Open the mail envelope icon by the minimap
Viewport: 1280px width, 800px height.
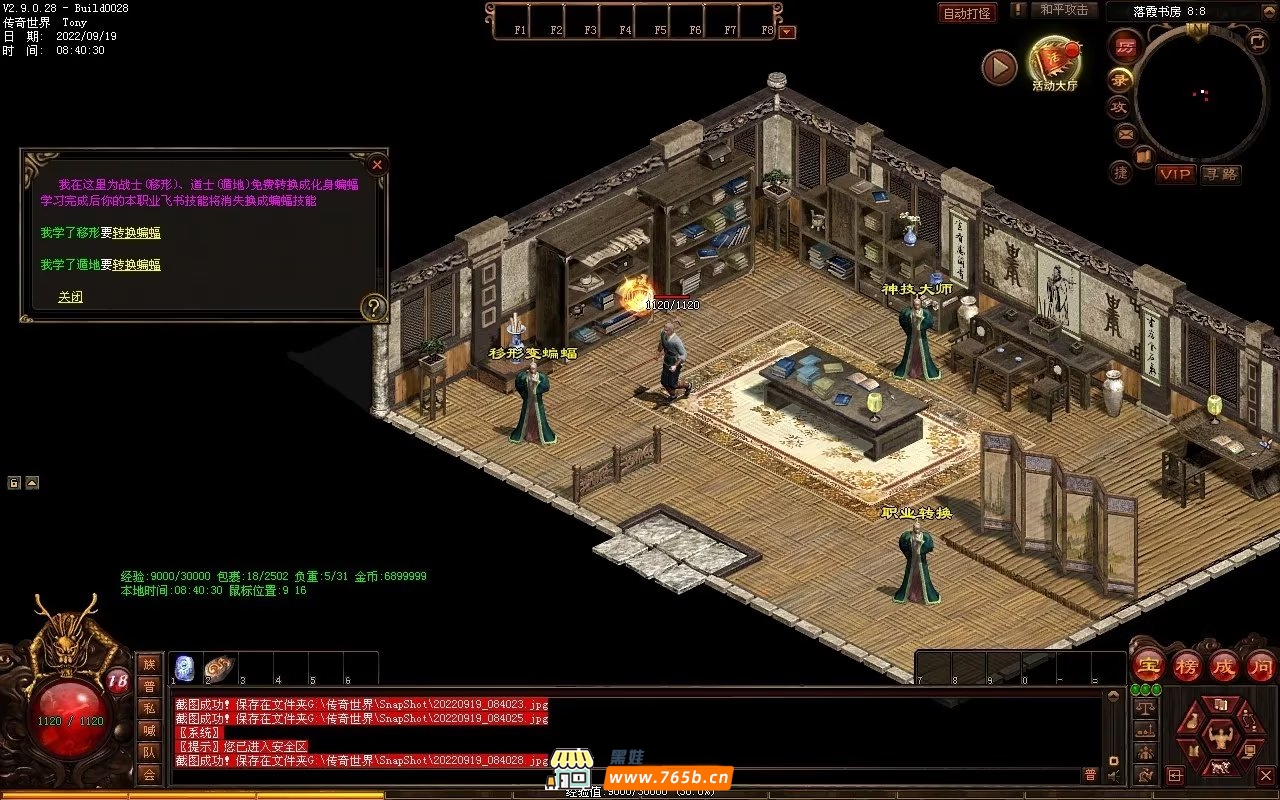pos(1126,133)
